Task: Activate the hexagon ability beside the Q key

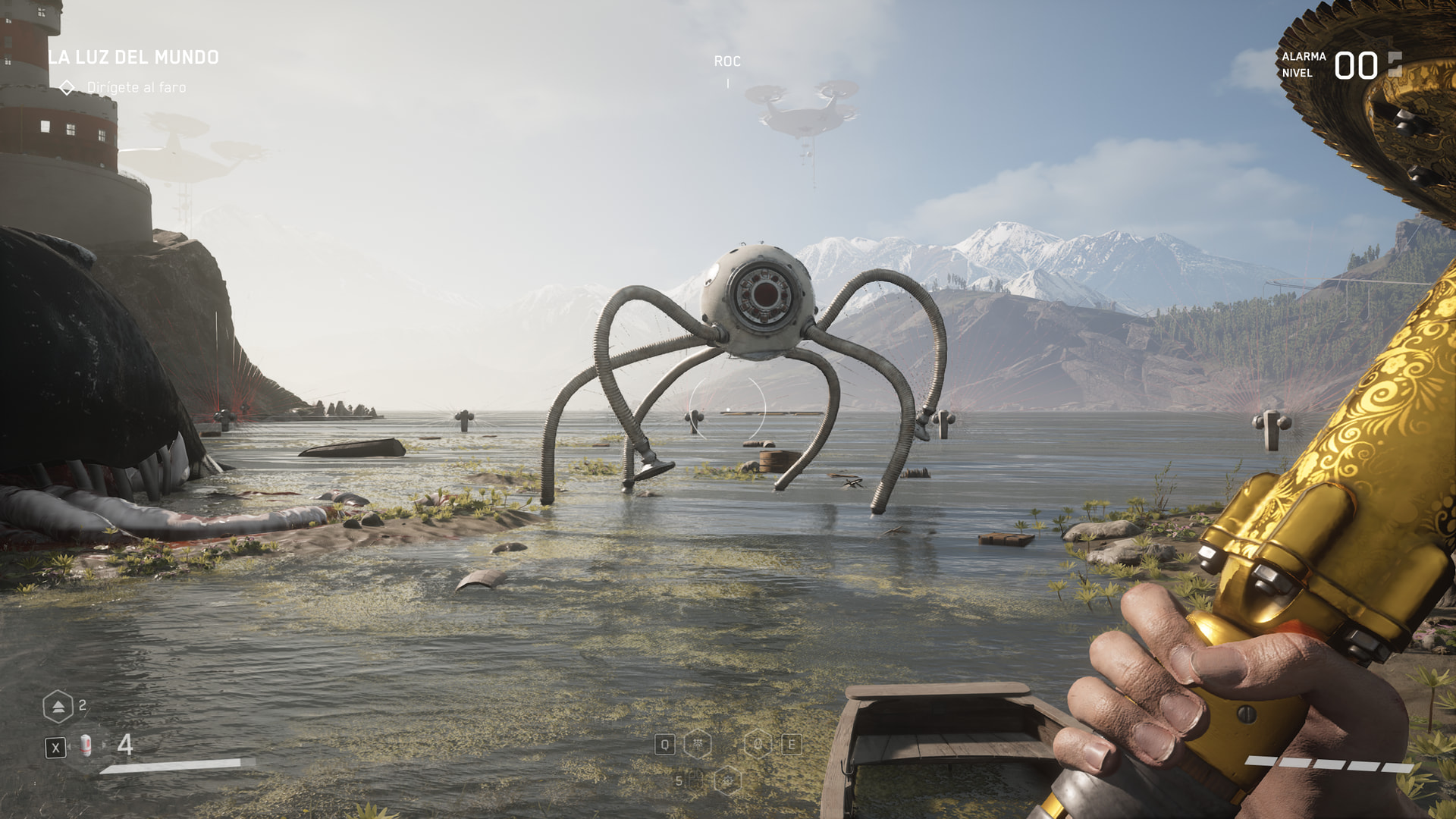Action: pos(698,745)
